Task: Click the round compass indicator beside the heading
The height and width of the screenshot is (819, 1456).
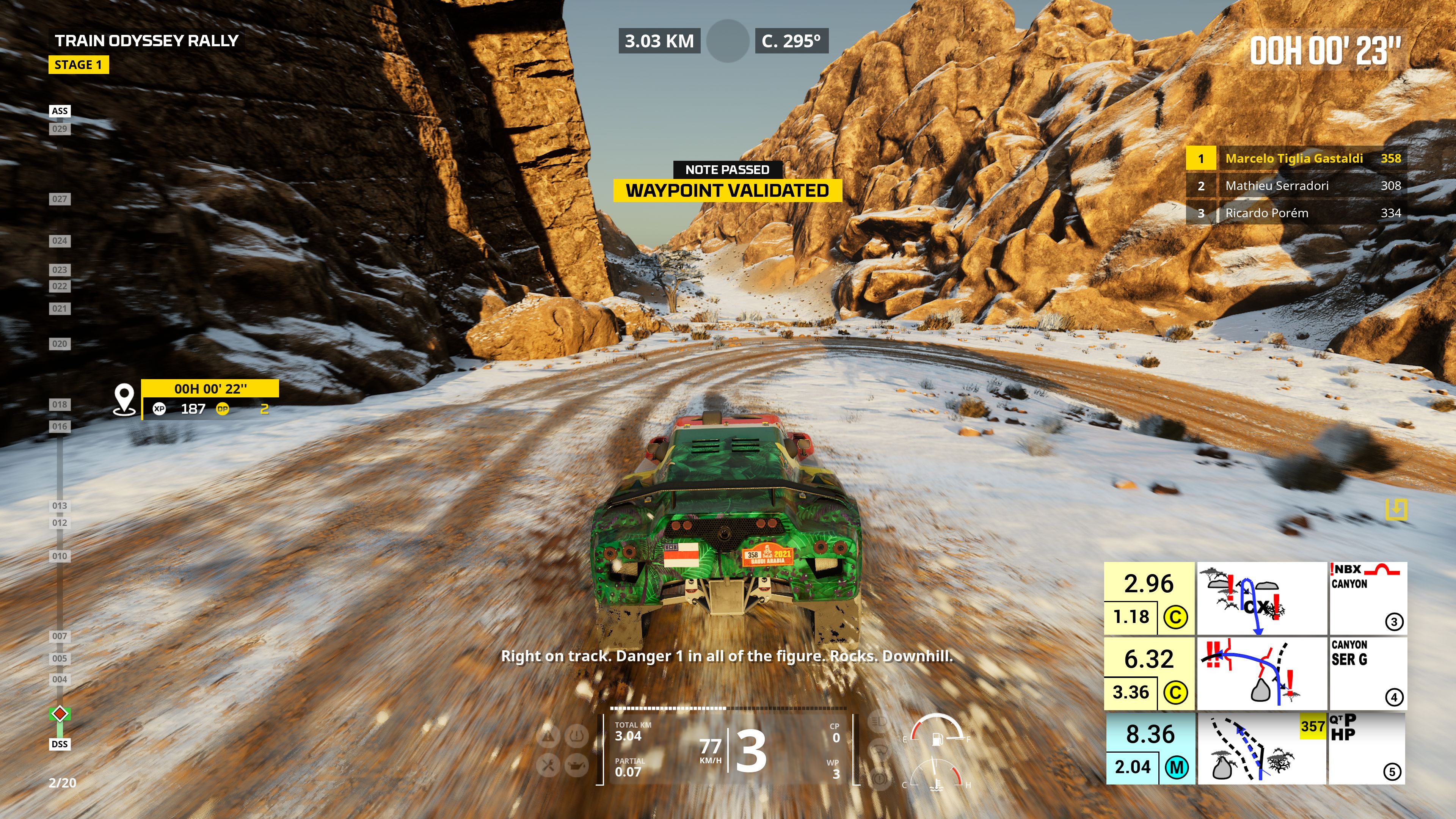Action: [728, 41]
